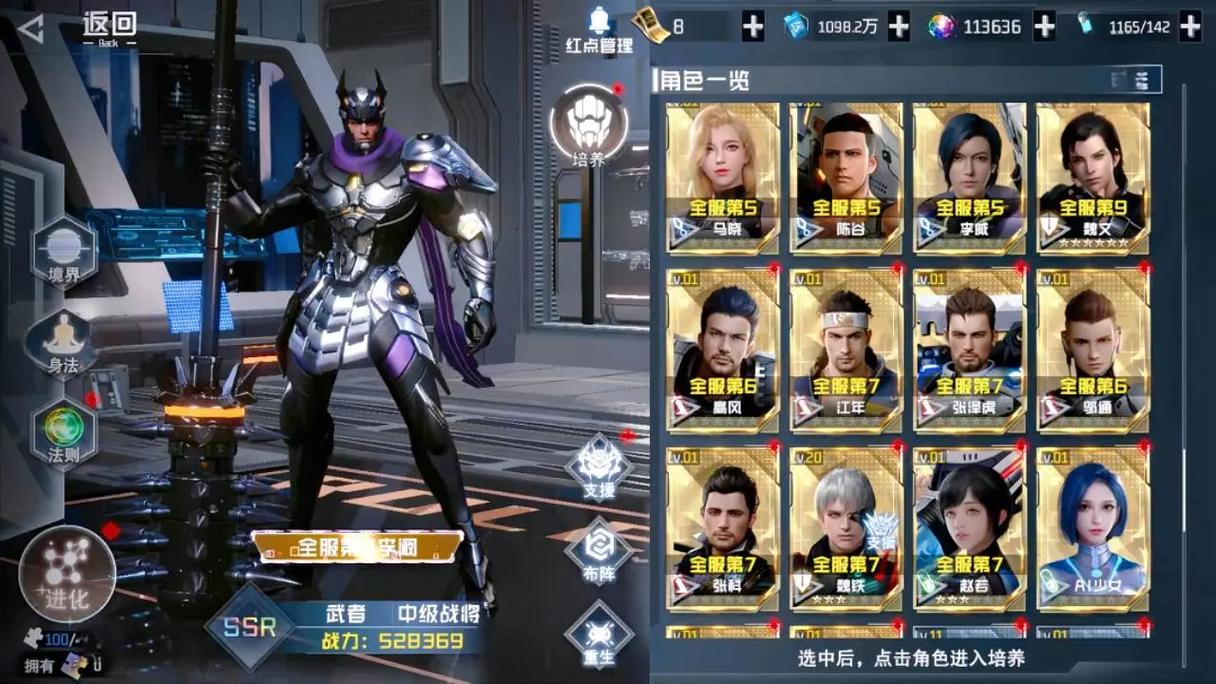Select the 赵若 character card
The height and width of the screenshot is (684, 1216).
[969, 527]
